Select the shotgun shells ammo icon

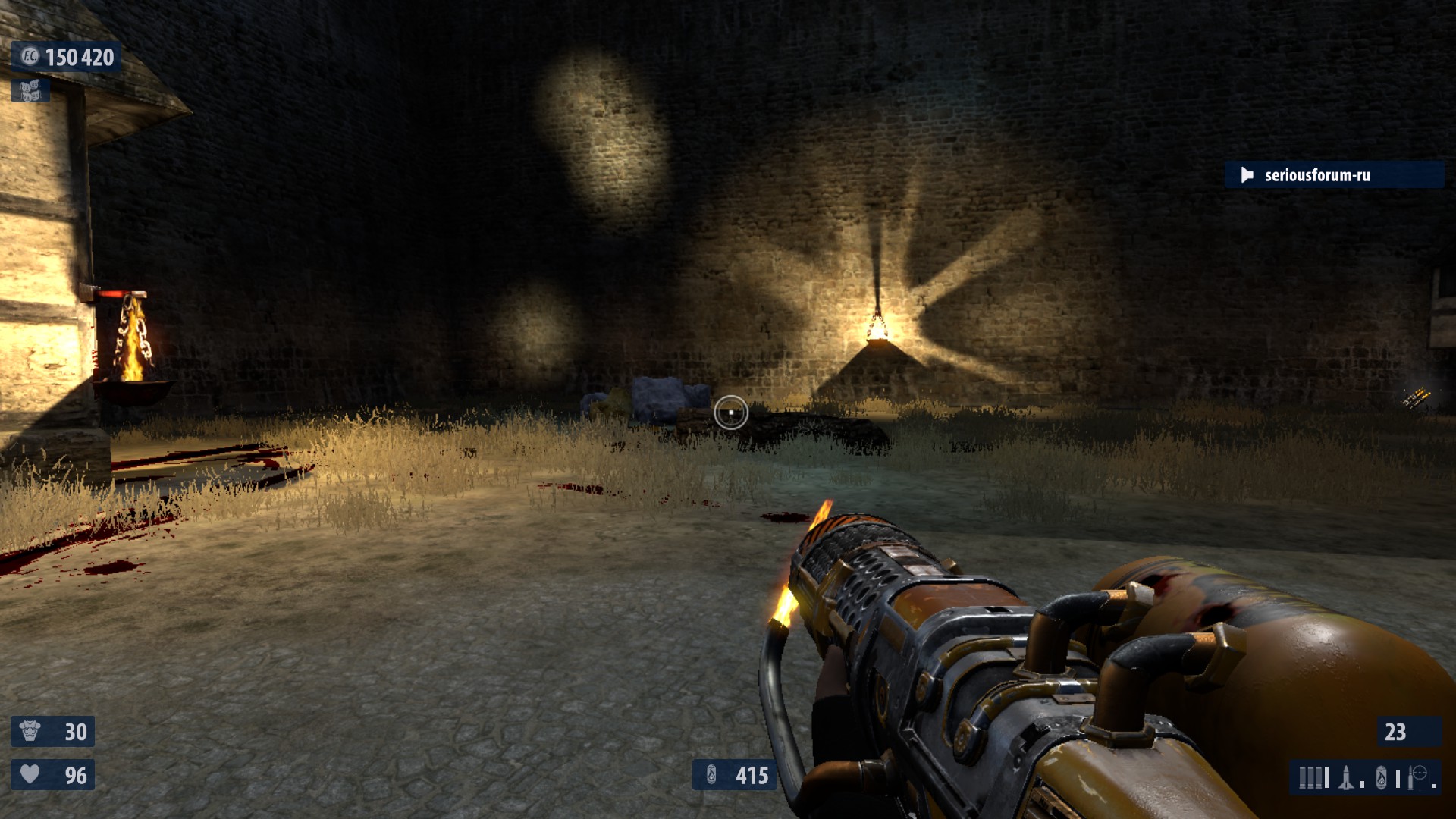1311,778
